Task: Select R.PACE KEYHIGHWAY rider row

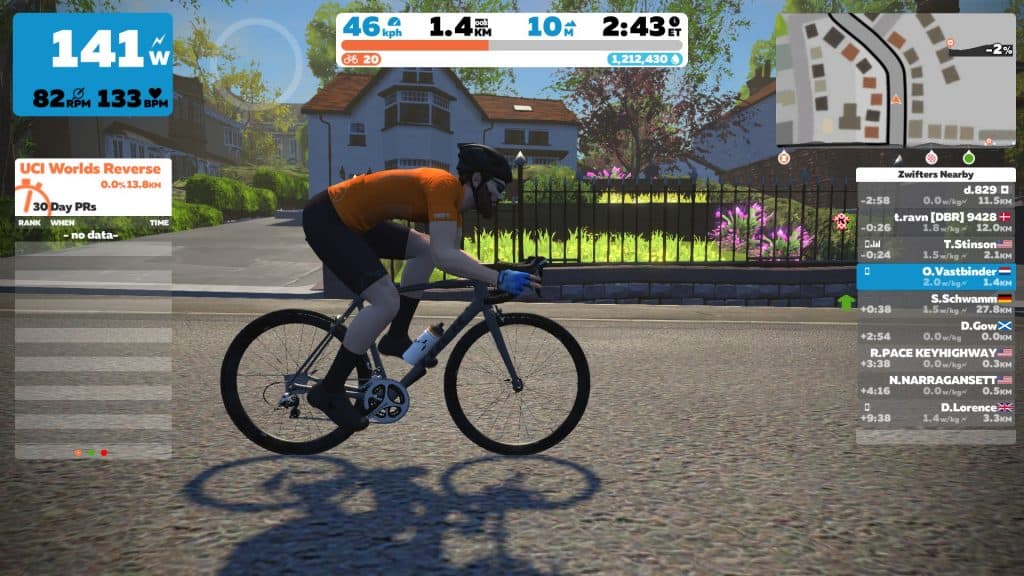Action: click(935, 358)
